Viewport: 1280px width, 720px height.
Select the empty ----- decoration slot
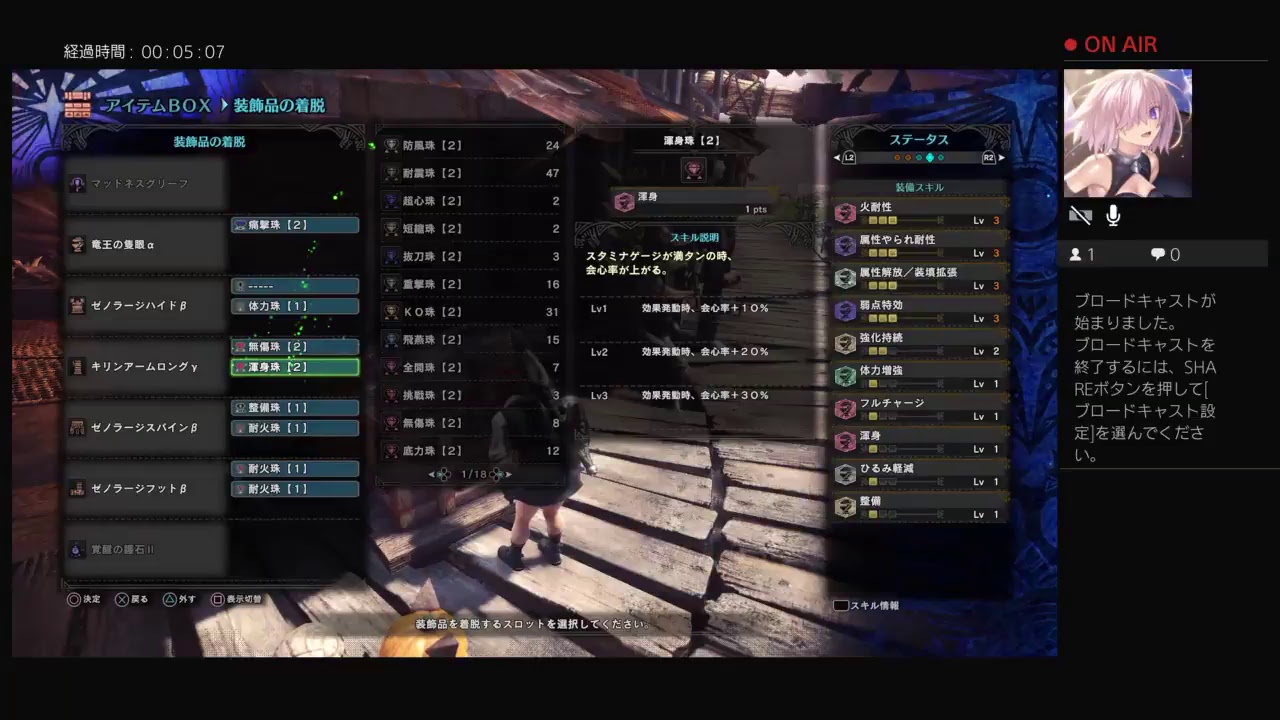tap(294, 285)
